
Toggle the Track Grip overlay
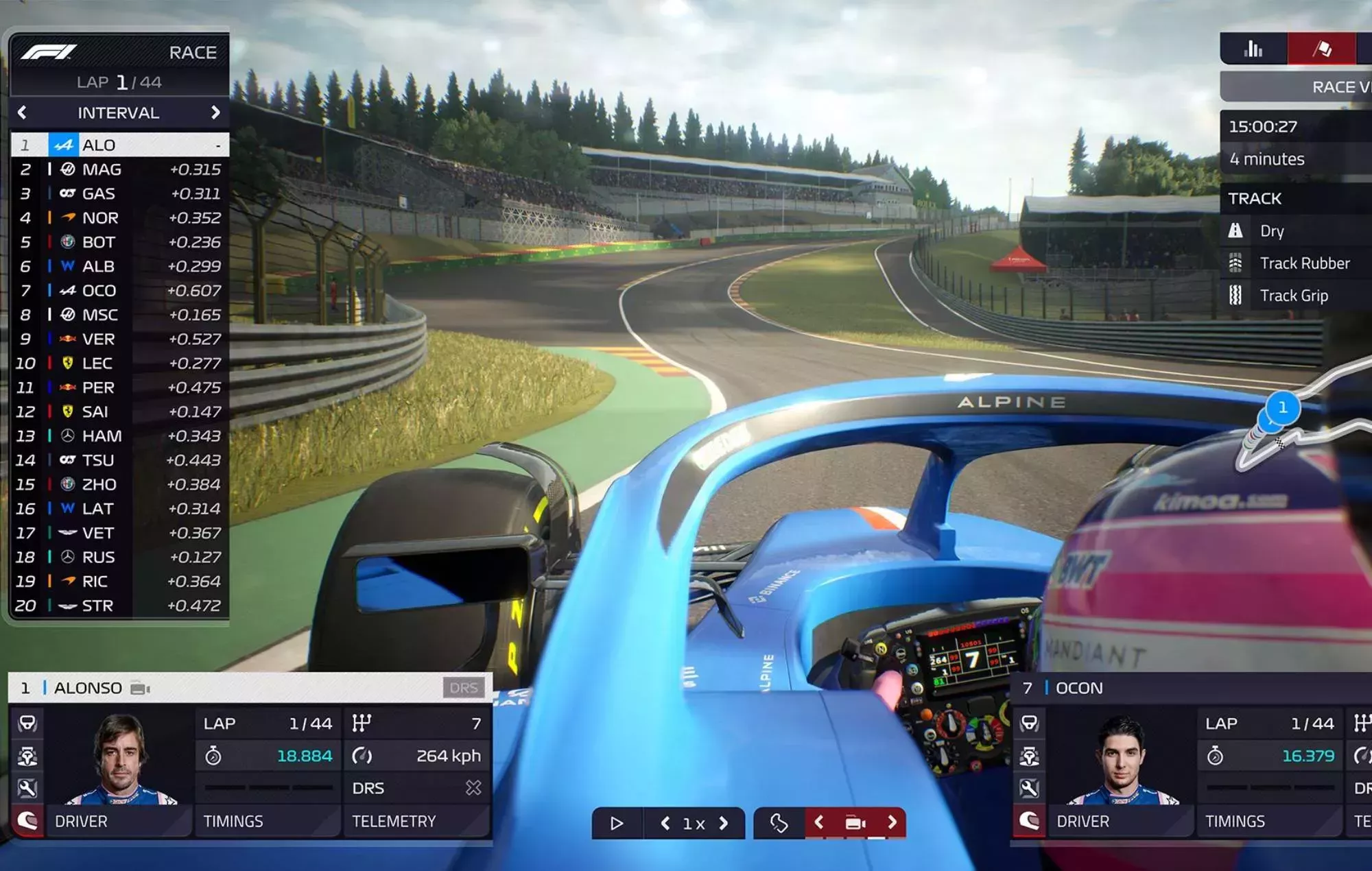click(1295, 295)
